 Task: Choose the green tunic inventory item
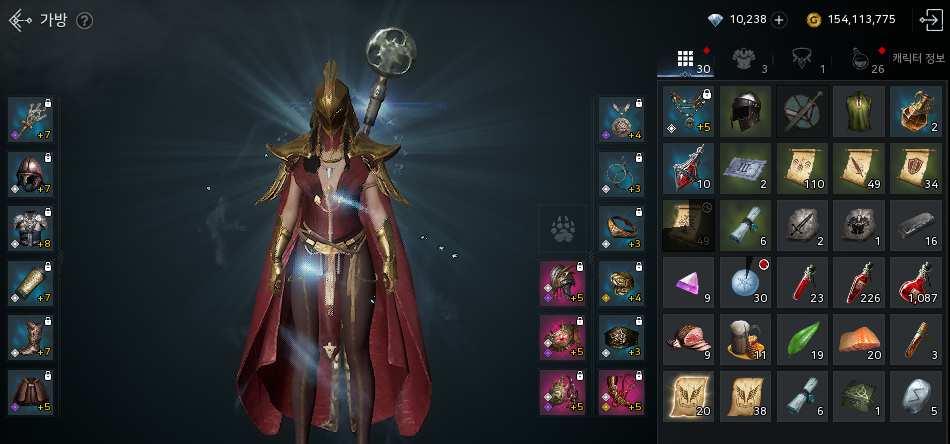[859, 111]
